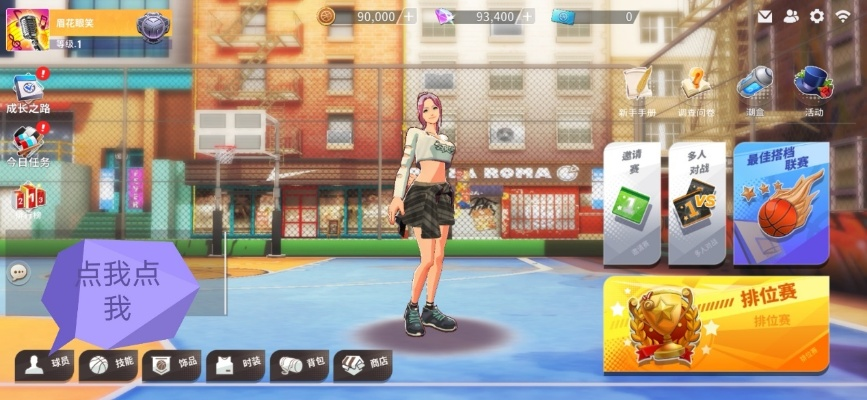The image size is (867, 400).
Task: Open the 背包 (Backpack) inventory
Action: point(301,364)
